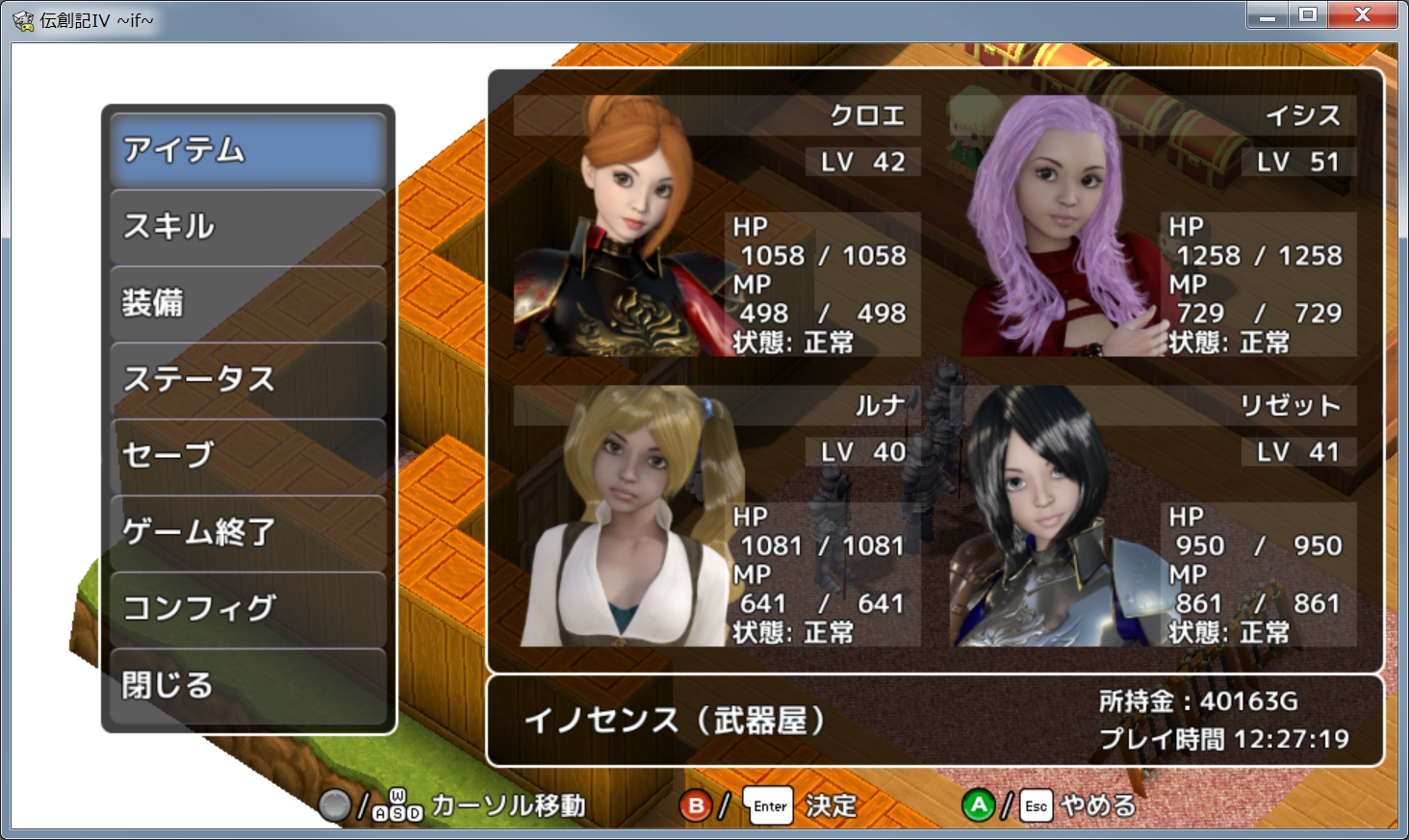
Task: Click the red B gamepad button icon
Action: [696, 805]
